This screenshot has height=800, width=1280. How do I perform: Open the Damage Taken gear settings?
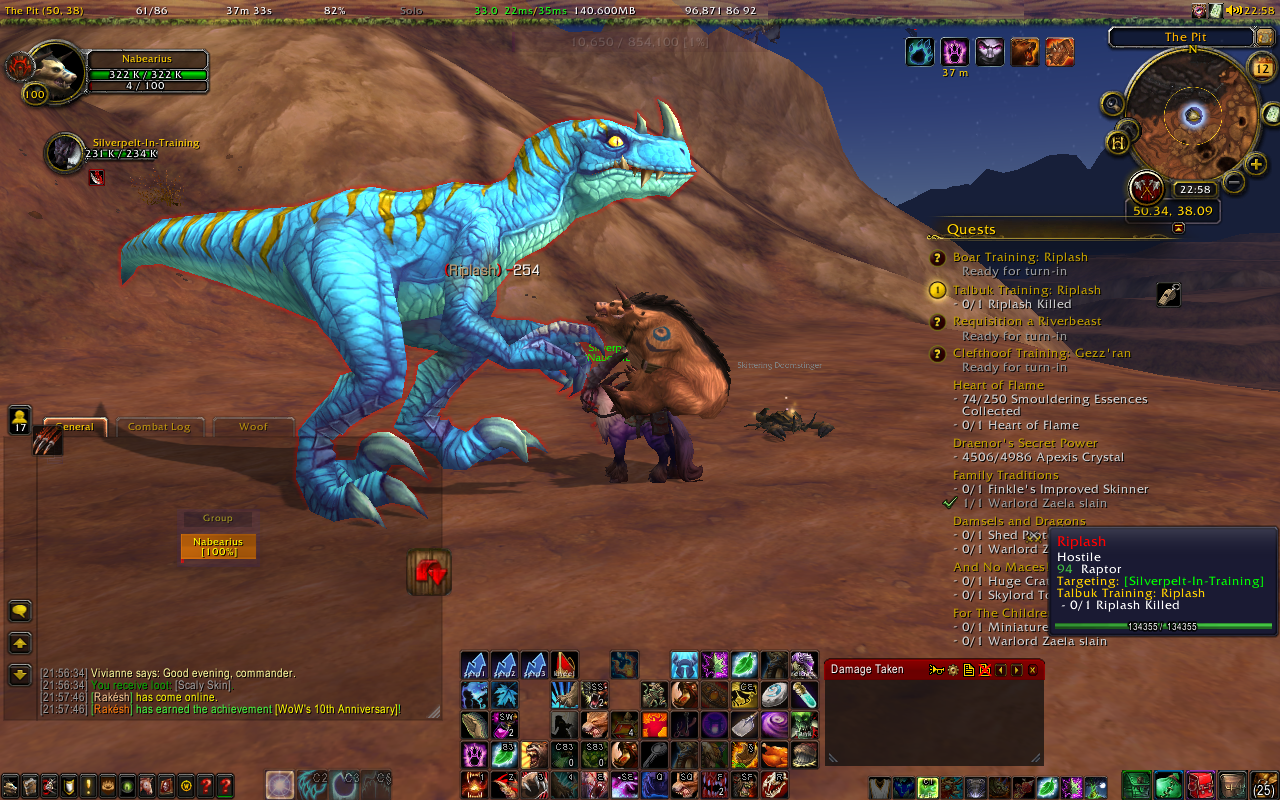951,670
